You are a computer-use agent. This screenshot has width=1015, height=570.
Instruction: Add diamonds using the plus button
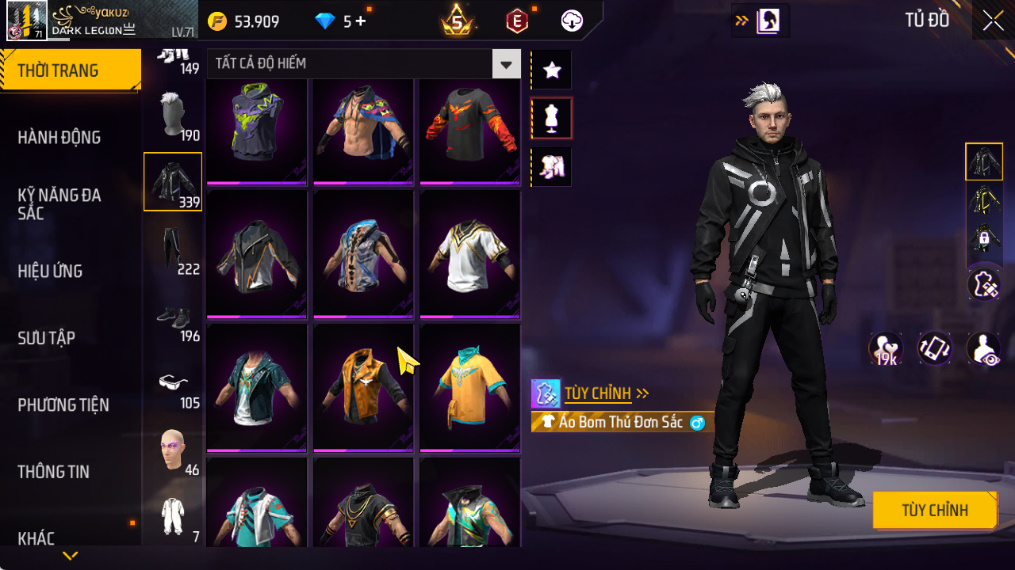click(360, 21)
